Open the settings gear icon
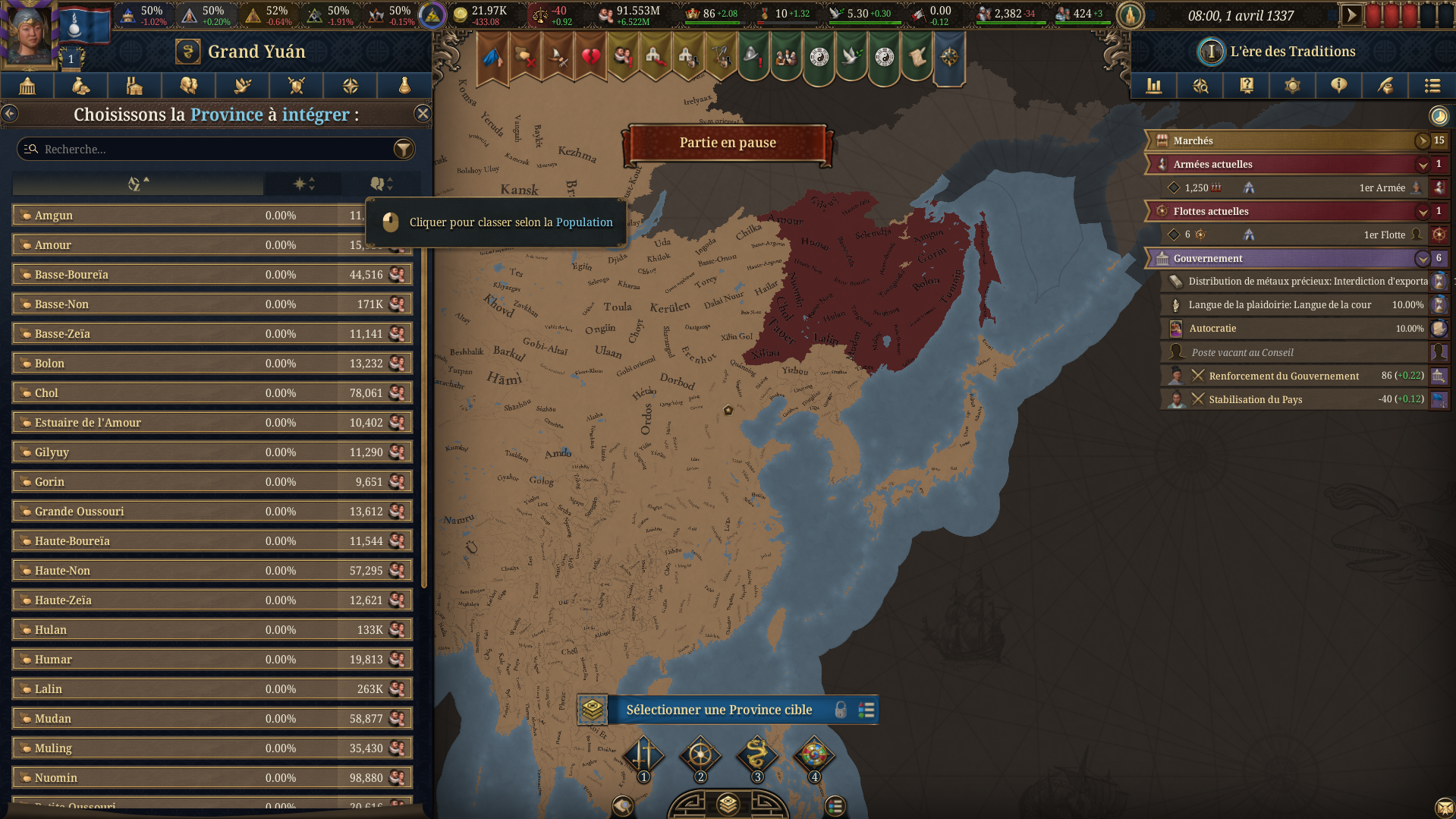This screenshot has height=819, width=1456. [1292, 86]
